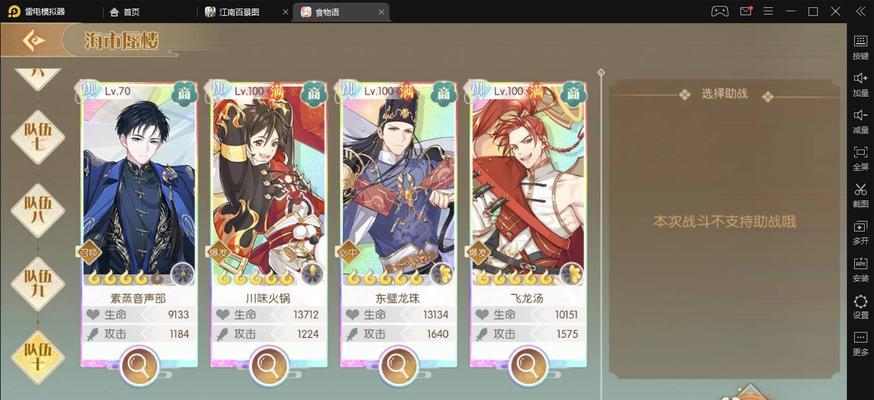Switch to team tab 队伍八

point(37,207)
